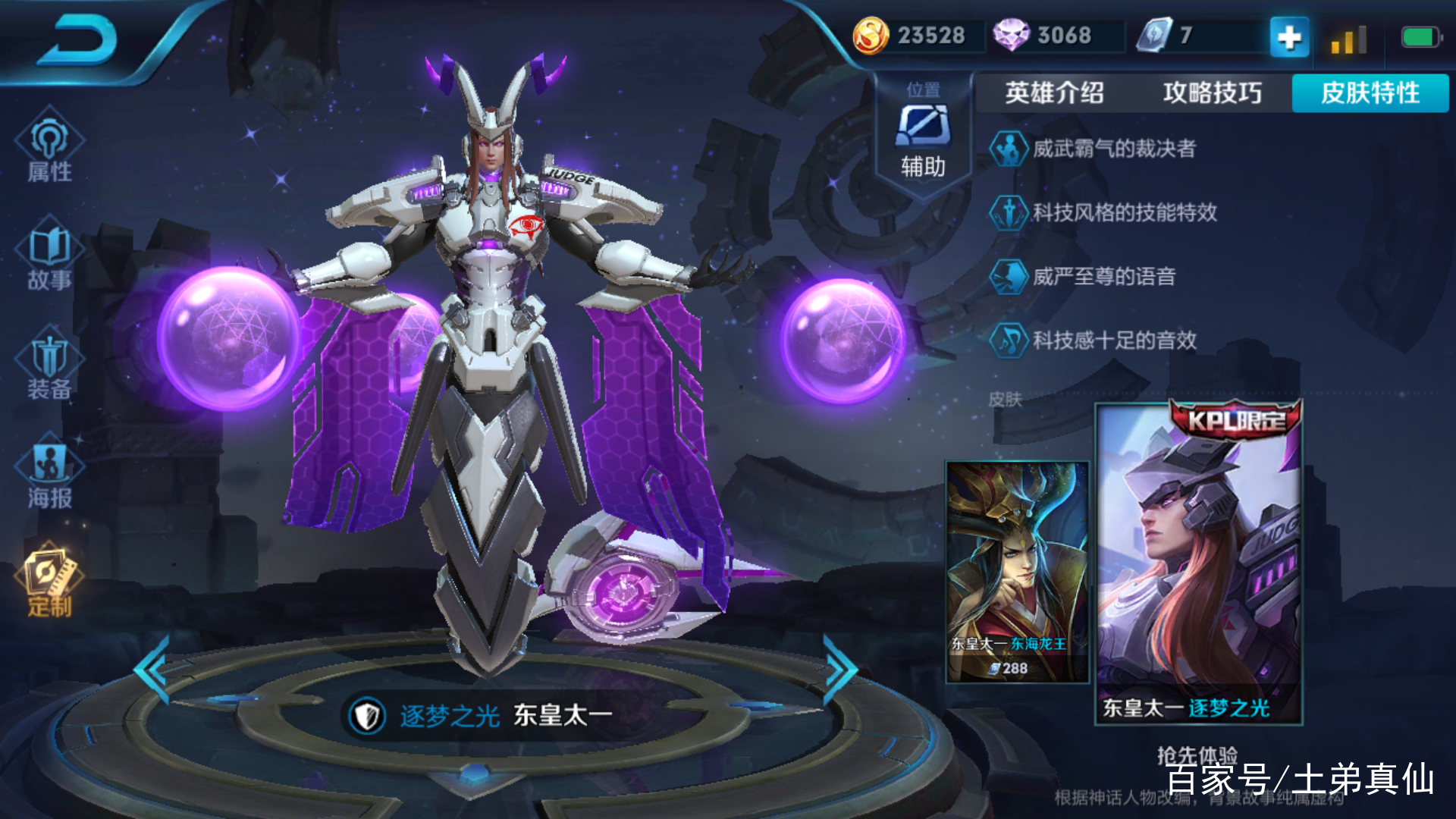Select the 威严至尊的语音 feature entry
1456x819 pixels.
[x=1103, y=276]
